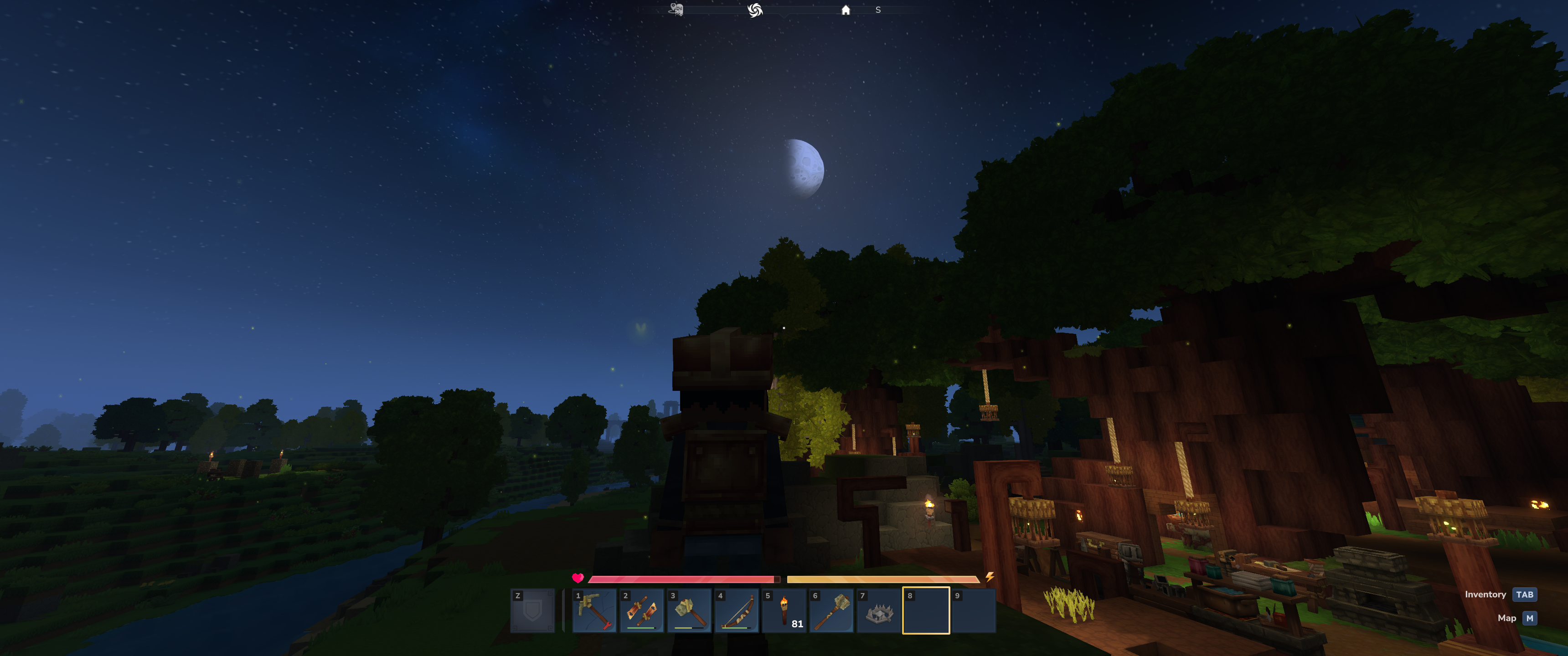The image size is (1568, 656).
Task: Choose the stone hatchet in slot 3
Action: [689, 611]
